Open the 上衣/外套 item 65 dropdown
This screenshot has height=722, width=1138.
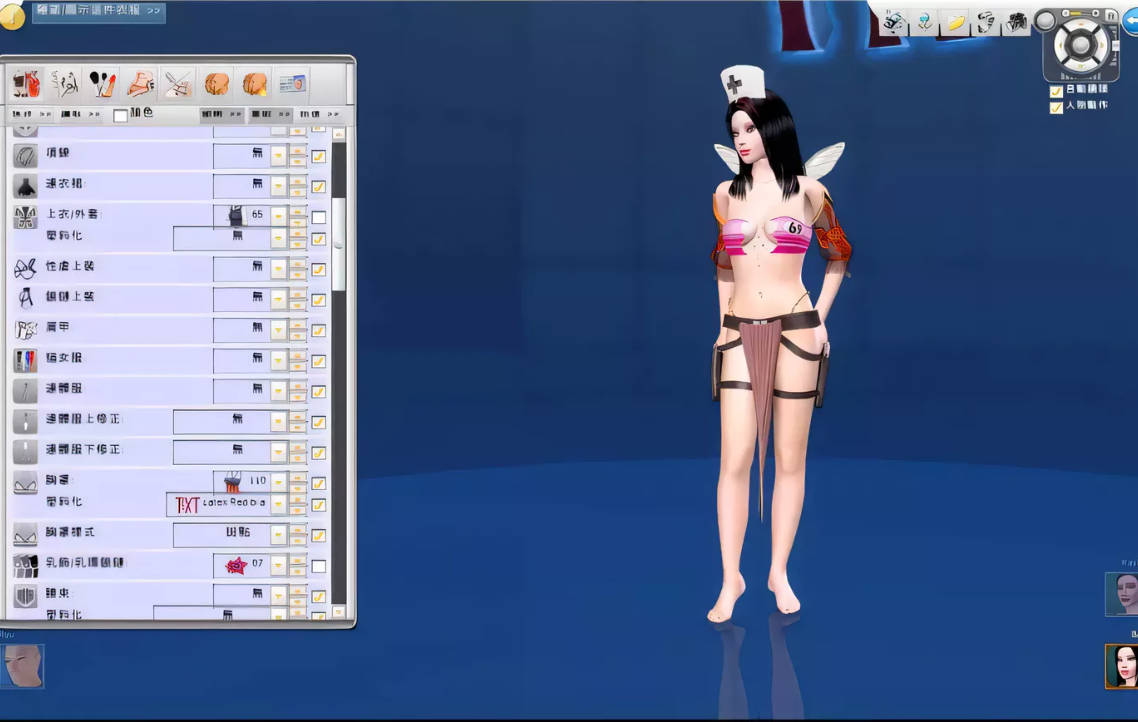[278, 215]
